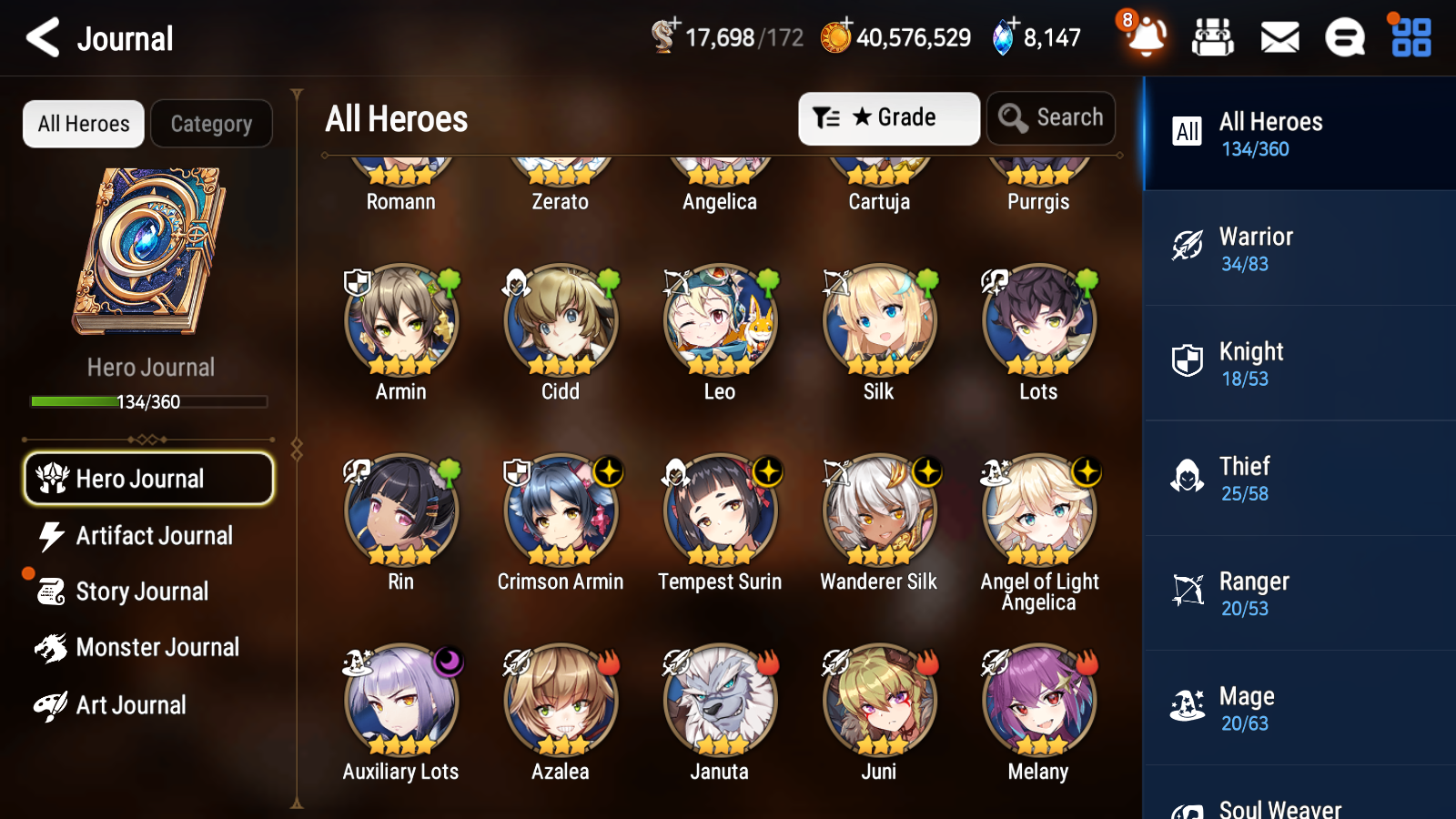Viewport: 1456px width, 819px height.
Task: Switch to the All Heroes tab
Action: click(83, 124)
